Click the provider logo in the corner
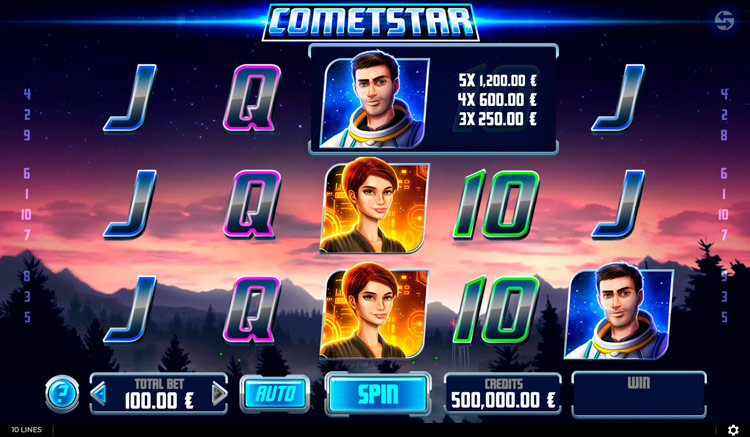Image resolution: width=750 pixels, height=437 pixels. 724,20
